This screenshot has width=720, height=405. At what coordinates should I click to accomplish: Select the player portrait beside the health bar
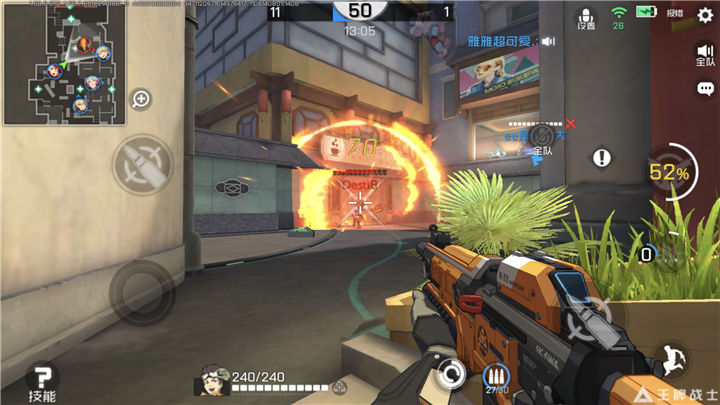tap(214, 379)
